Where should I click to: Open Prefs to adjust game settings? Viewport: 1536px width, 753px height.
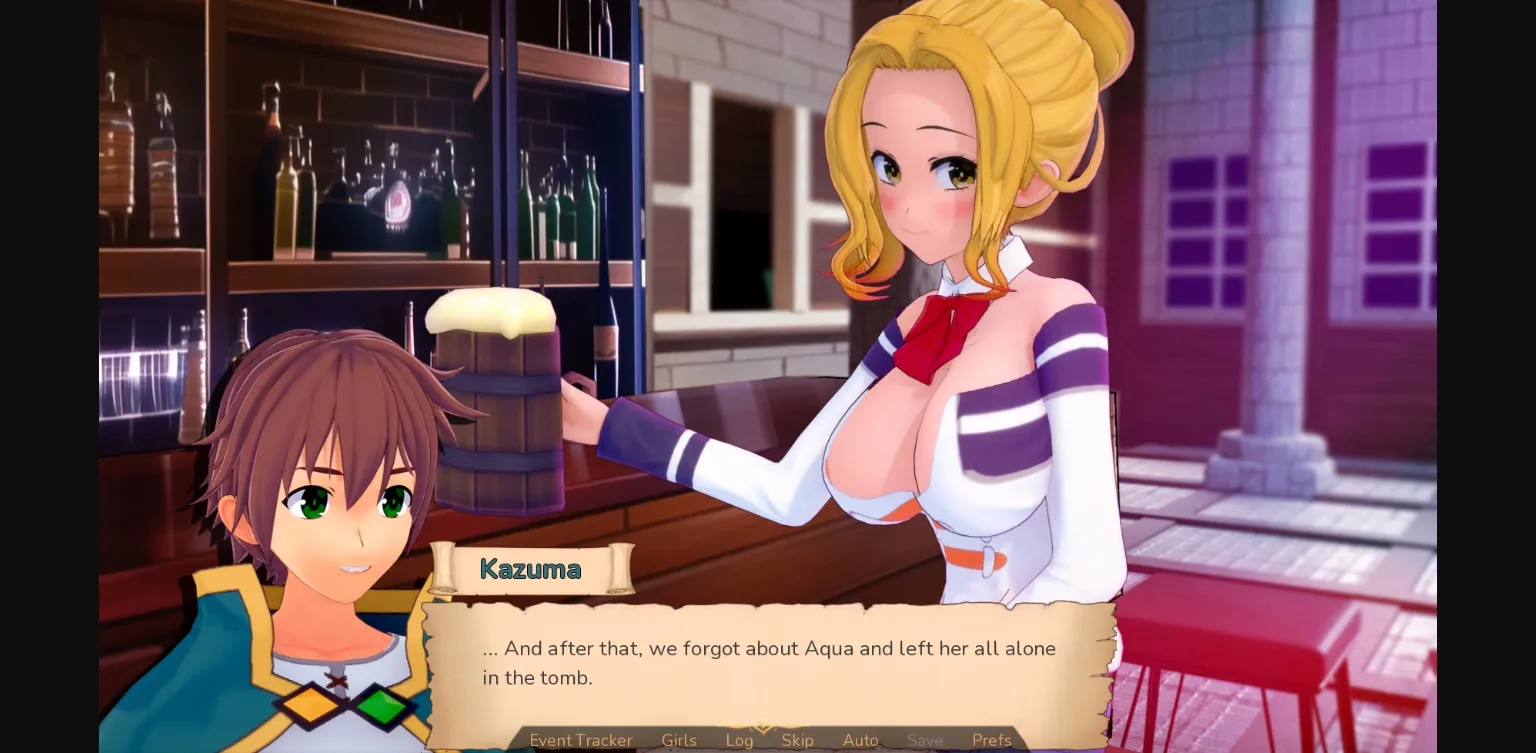tap(991, 740)
